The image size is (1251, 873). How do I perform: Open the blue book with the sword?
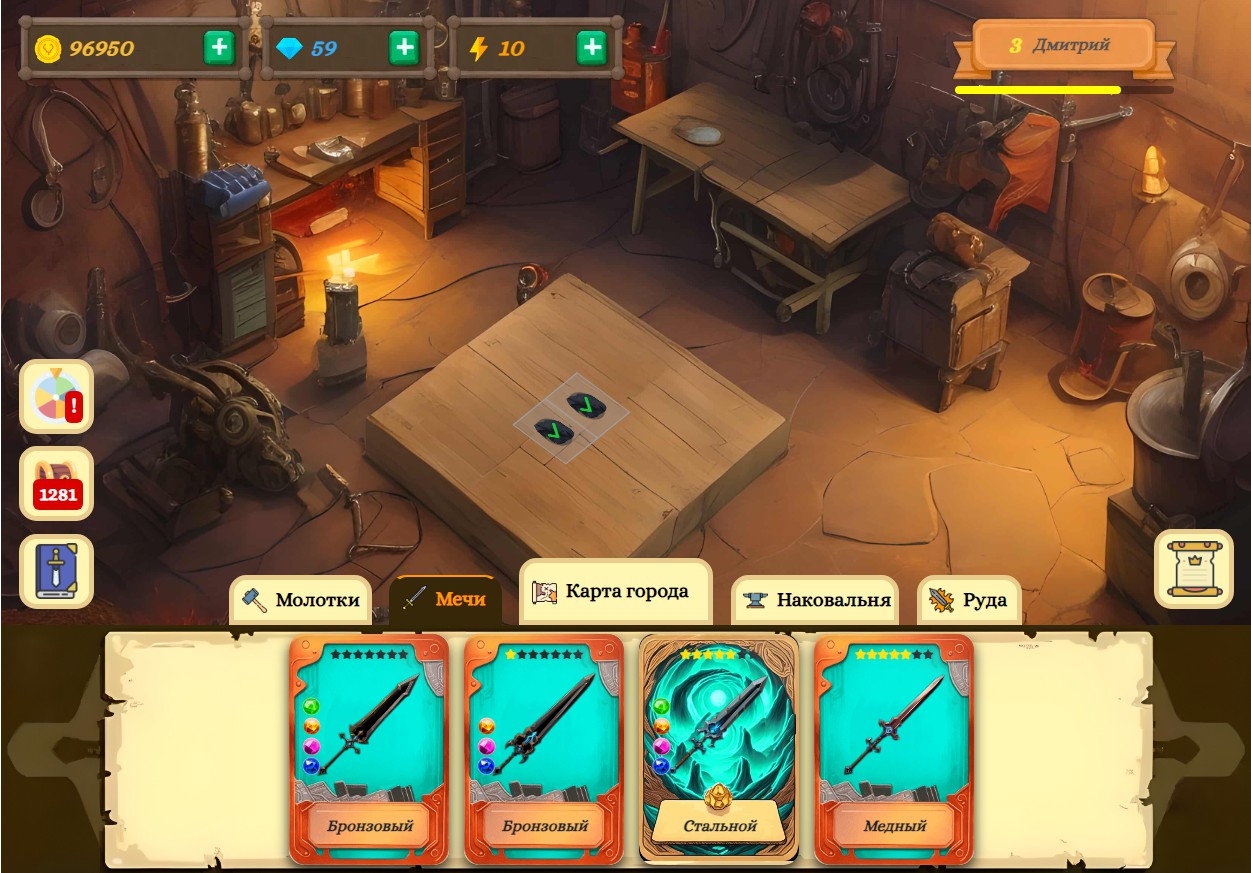[x=57, y=572]
